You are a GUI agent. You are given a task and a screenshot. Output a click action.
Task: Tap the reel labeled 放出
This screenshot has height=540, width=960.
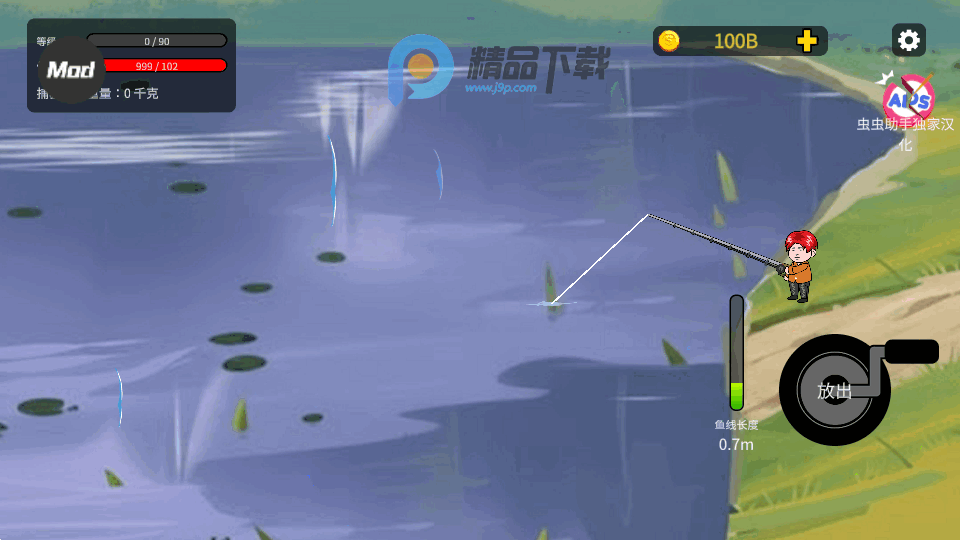coord(835,390)
